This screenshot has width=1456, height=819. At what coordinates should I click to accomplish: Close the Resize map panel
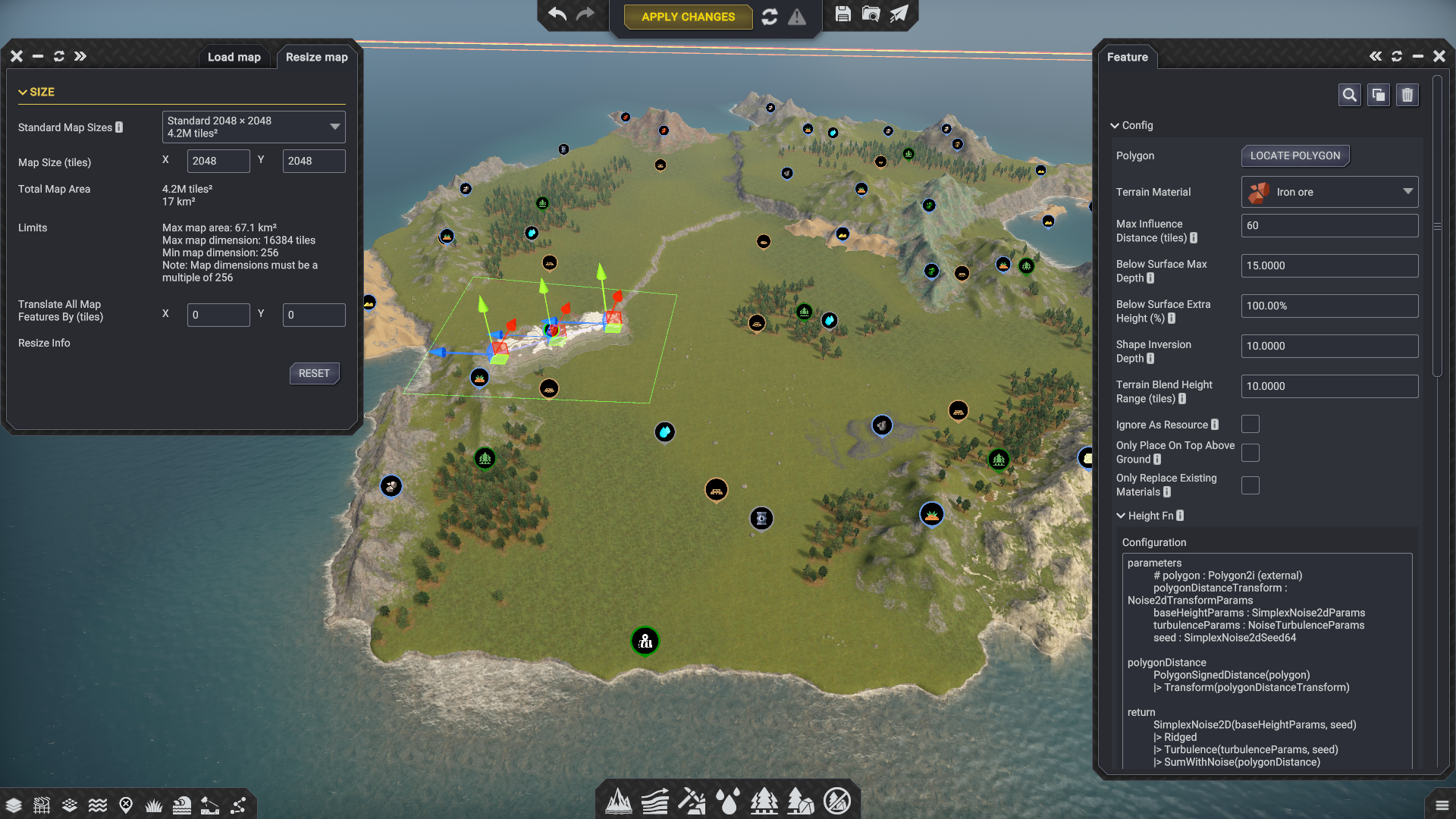coord(17,56)
